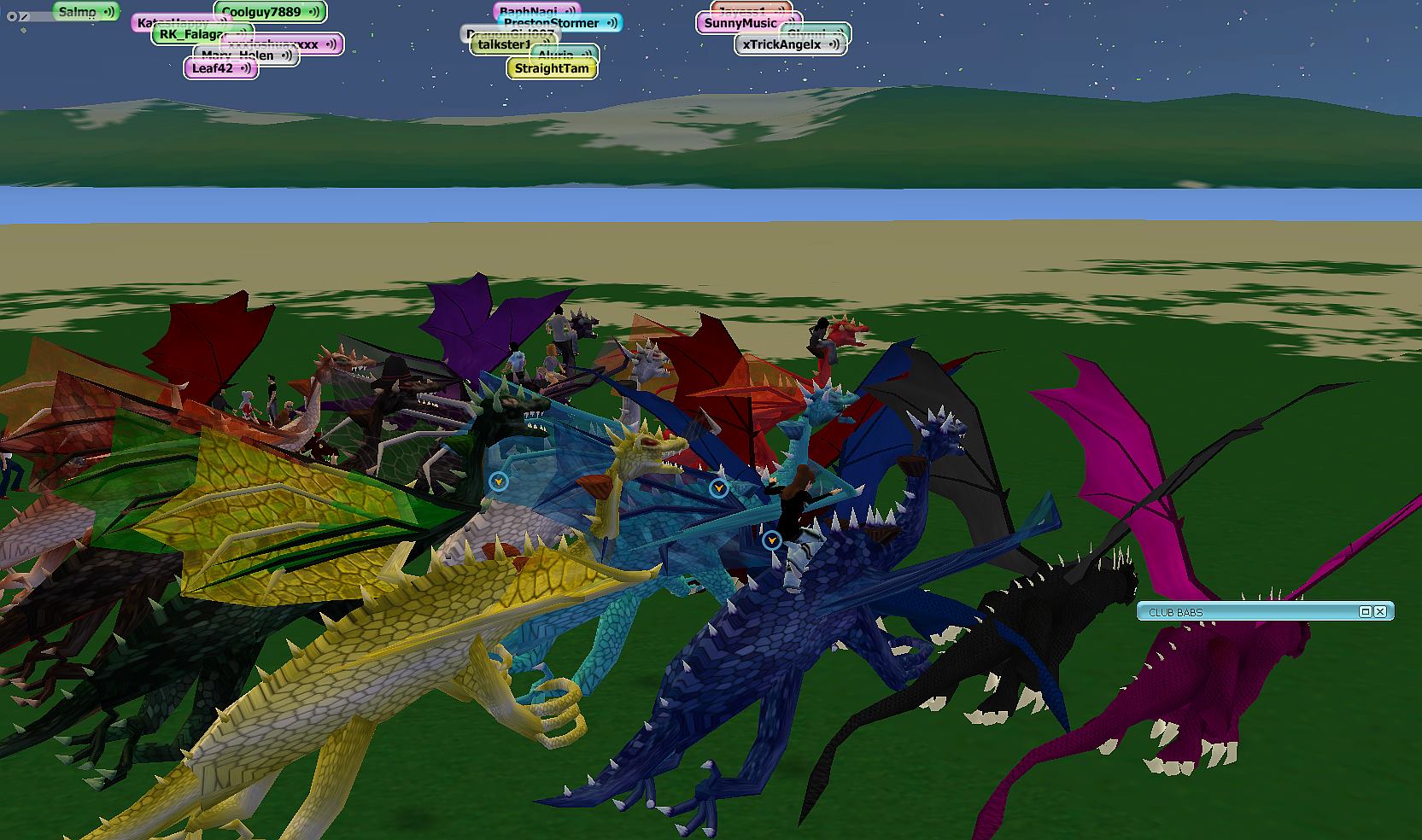Toggle the small control in the top-left corner
This screenshot has width=1422, height=840.
[x=13, y=16]
